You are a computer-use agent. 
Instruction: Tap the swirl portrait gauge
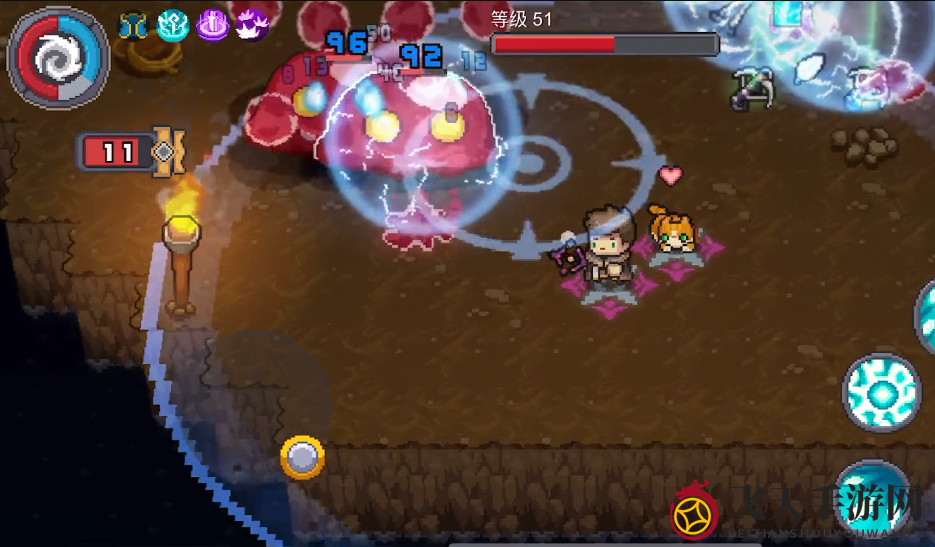point(57,58)
